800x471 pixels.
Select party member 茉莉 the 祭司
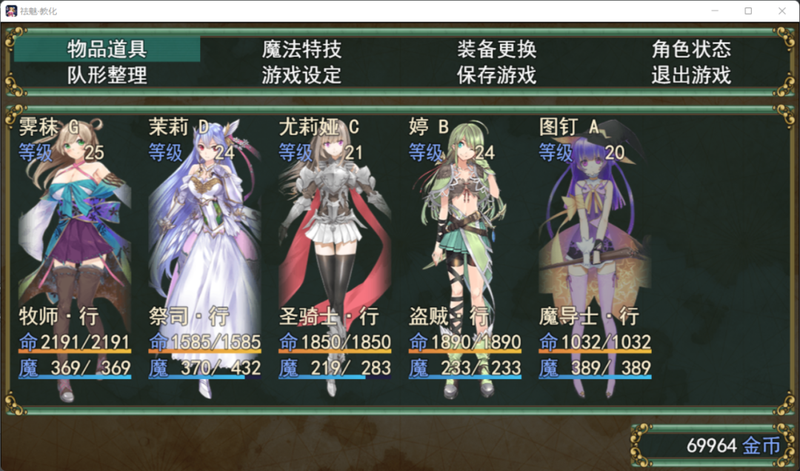coord(205,250)
